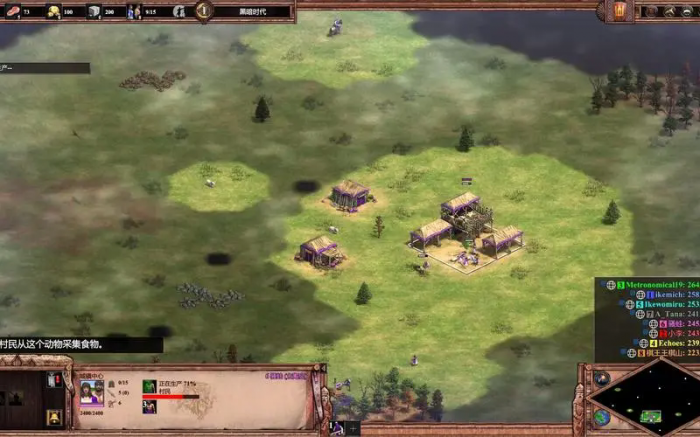
Task: Select the villager in the production queue
Action: (x=149, y=386)
